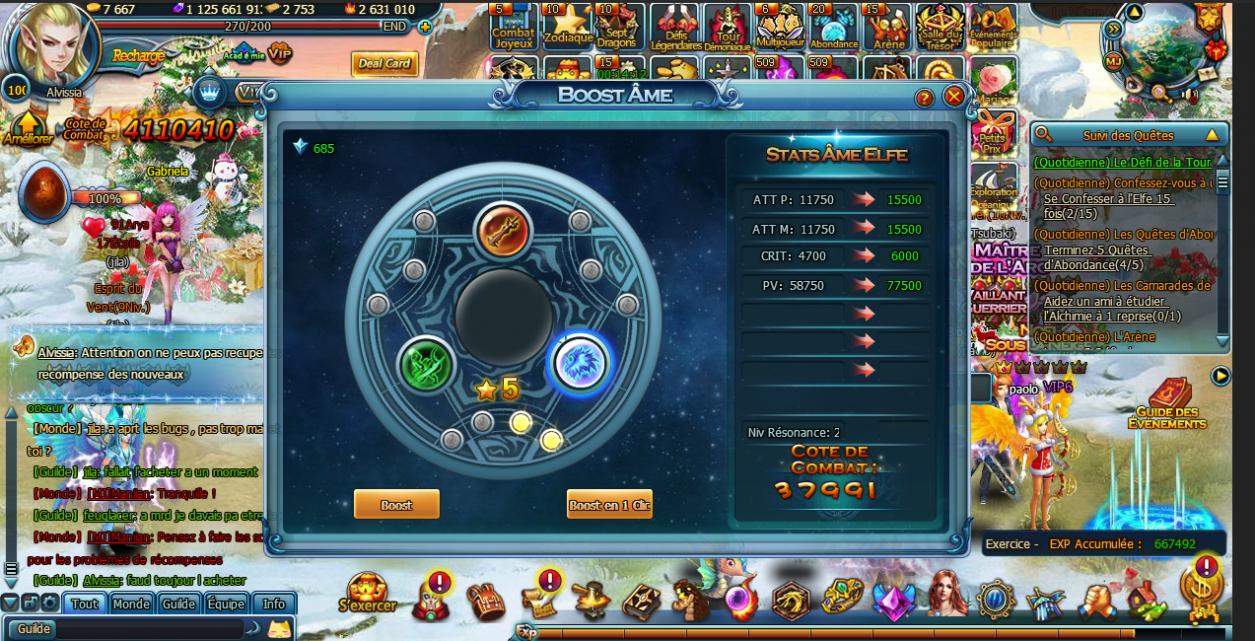Screen dimensions: 1255x641
Task: Switch chat to the Équipe tab
Action: 226,604
